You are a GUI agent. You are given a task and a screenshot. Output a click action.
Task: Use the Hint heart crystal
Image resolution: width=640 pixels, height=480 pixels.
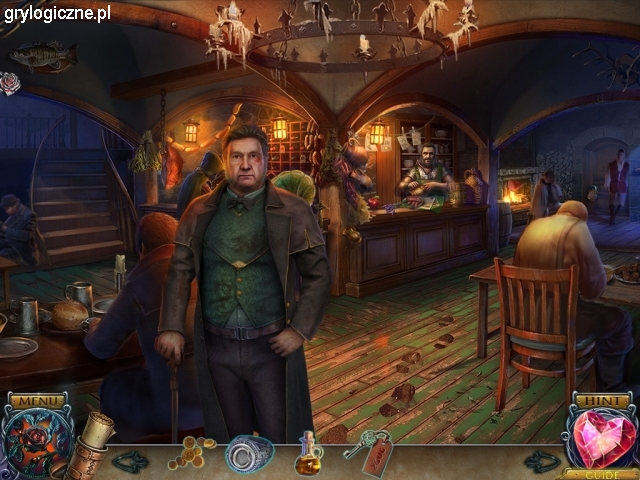(x=602, y=440)
